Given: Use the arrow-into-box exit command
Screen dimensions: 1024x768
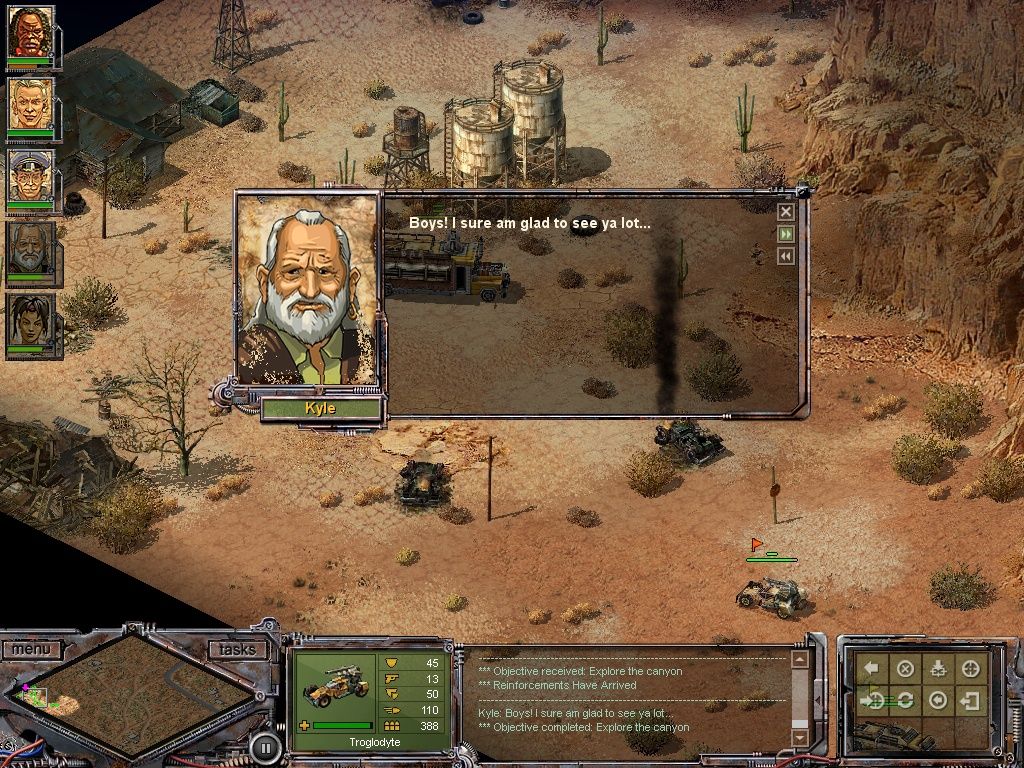Looking at the screenshot, I should 969,701.
